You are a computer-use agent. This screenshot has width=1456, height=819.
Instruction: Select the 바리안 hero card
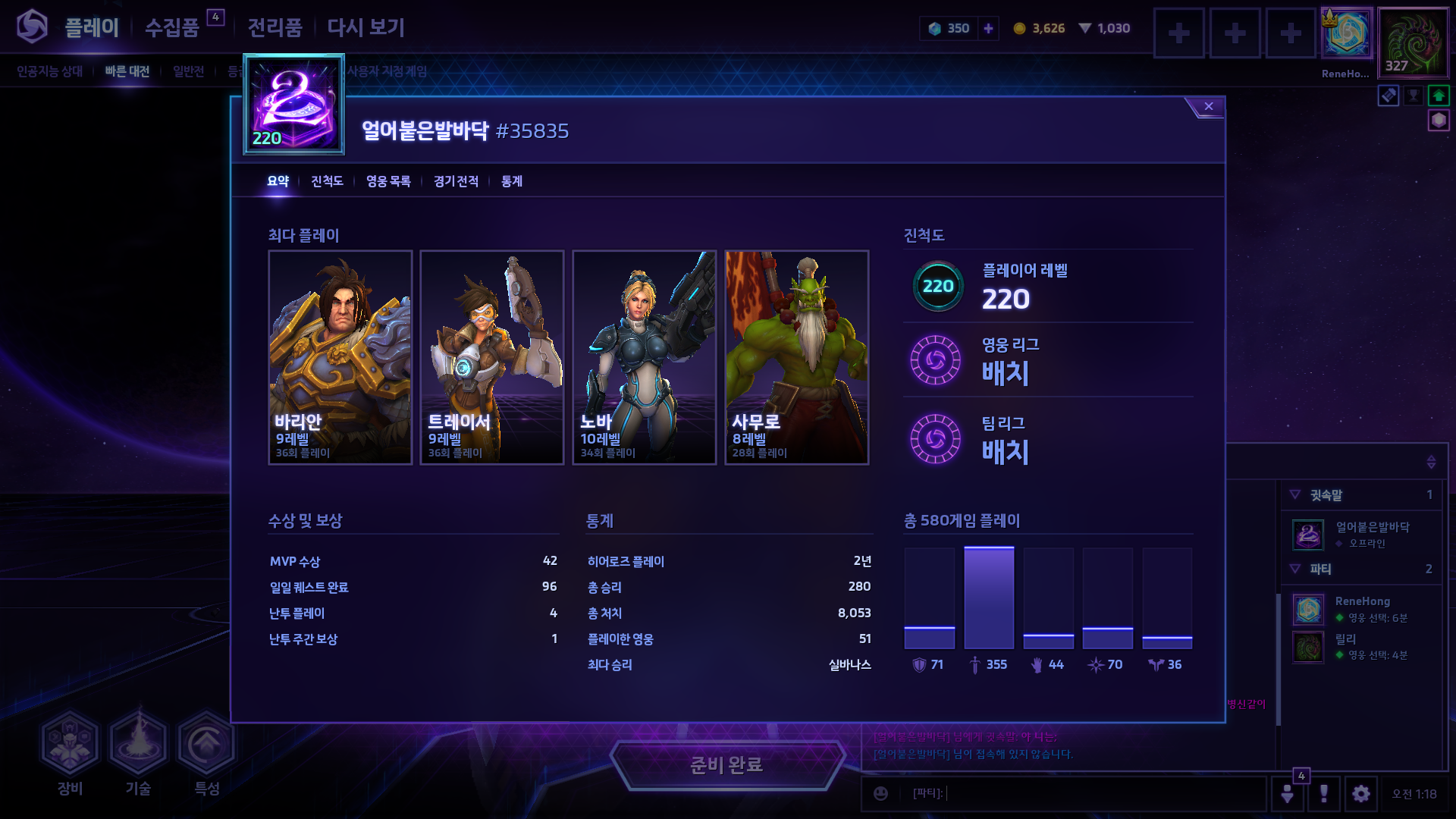tap(340, 357)
